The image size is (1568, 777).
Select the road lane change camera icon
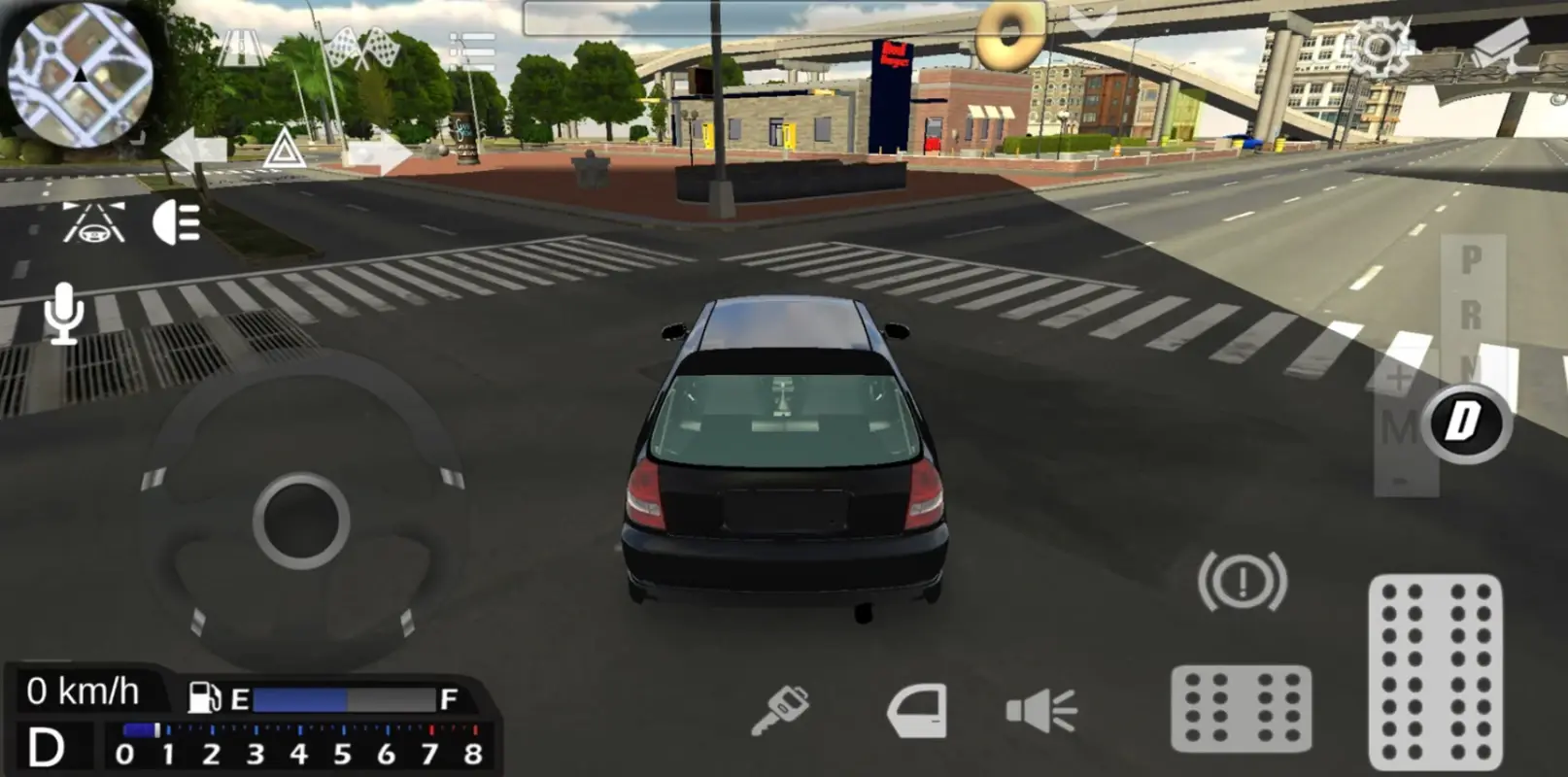click(92, 223)
